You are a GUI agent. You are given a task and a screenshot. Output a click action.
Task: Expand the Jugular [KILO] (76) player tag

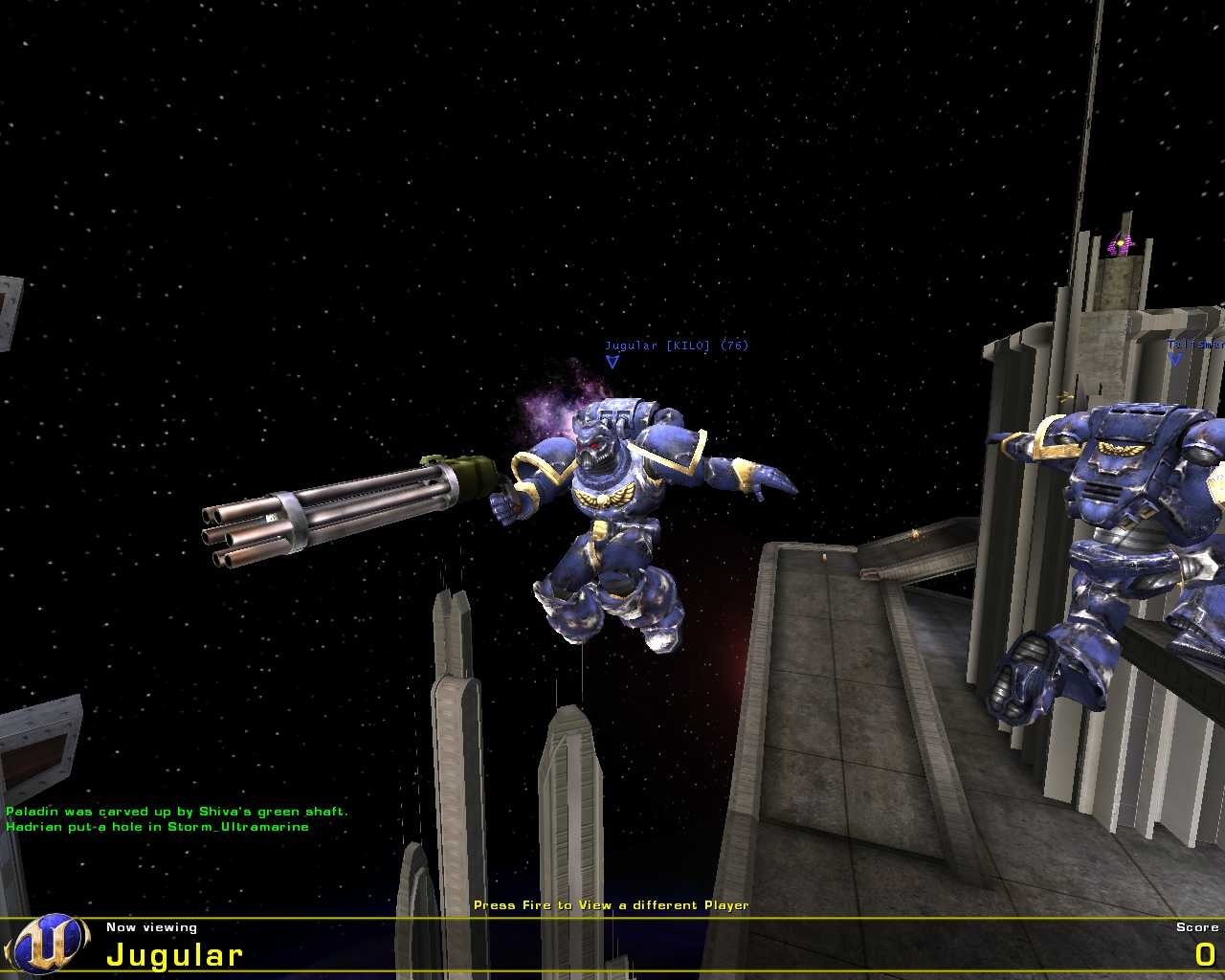click(677, 344)
